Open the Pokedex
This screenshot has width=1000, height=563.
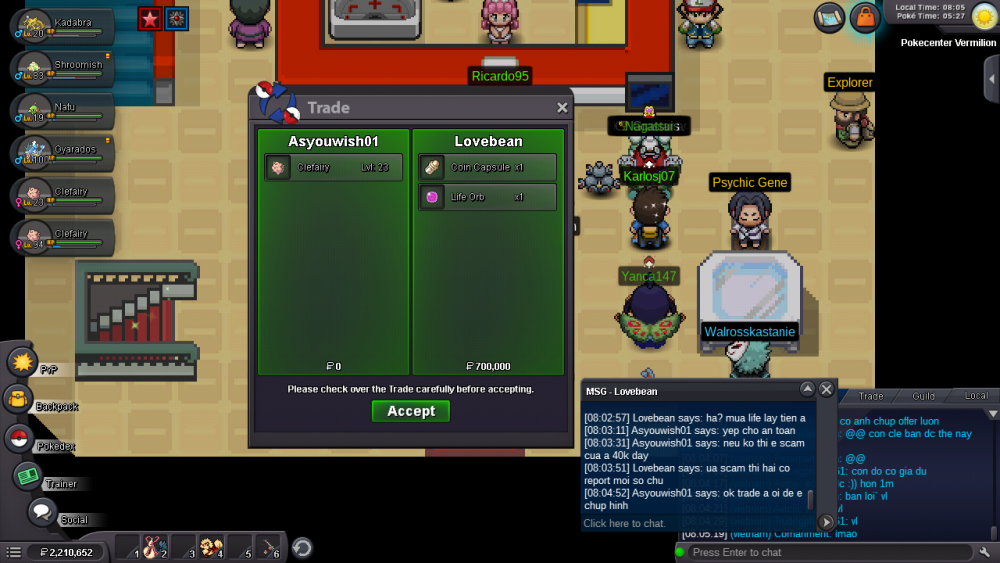(x=18, y=438)
